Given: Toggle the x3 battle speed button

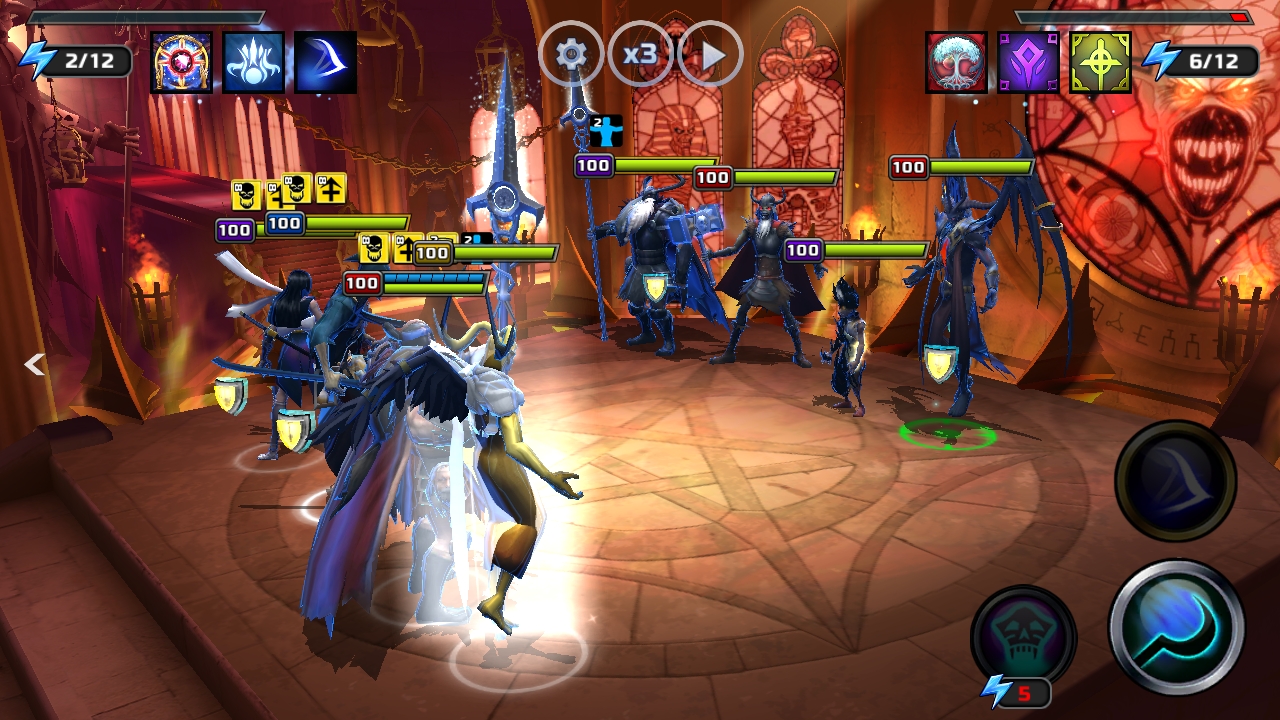Looking at the screenshot, I should (x=640, y=54).
